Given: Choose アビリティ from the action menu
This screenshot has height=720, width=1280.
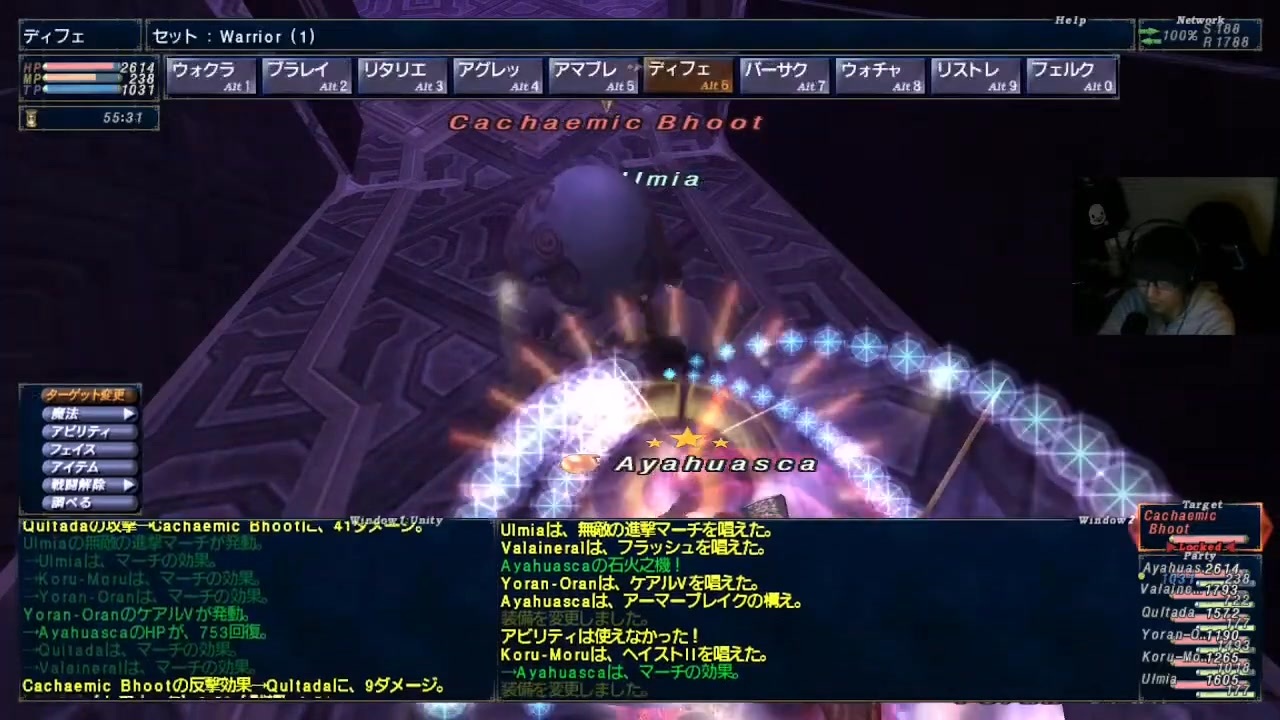Looking at the screenshot, I should pyautogui.click(x=80, y=432).
